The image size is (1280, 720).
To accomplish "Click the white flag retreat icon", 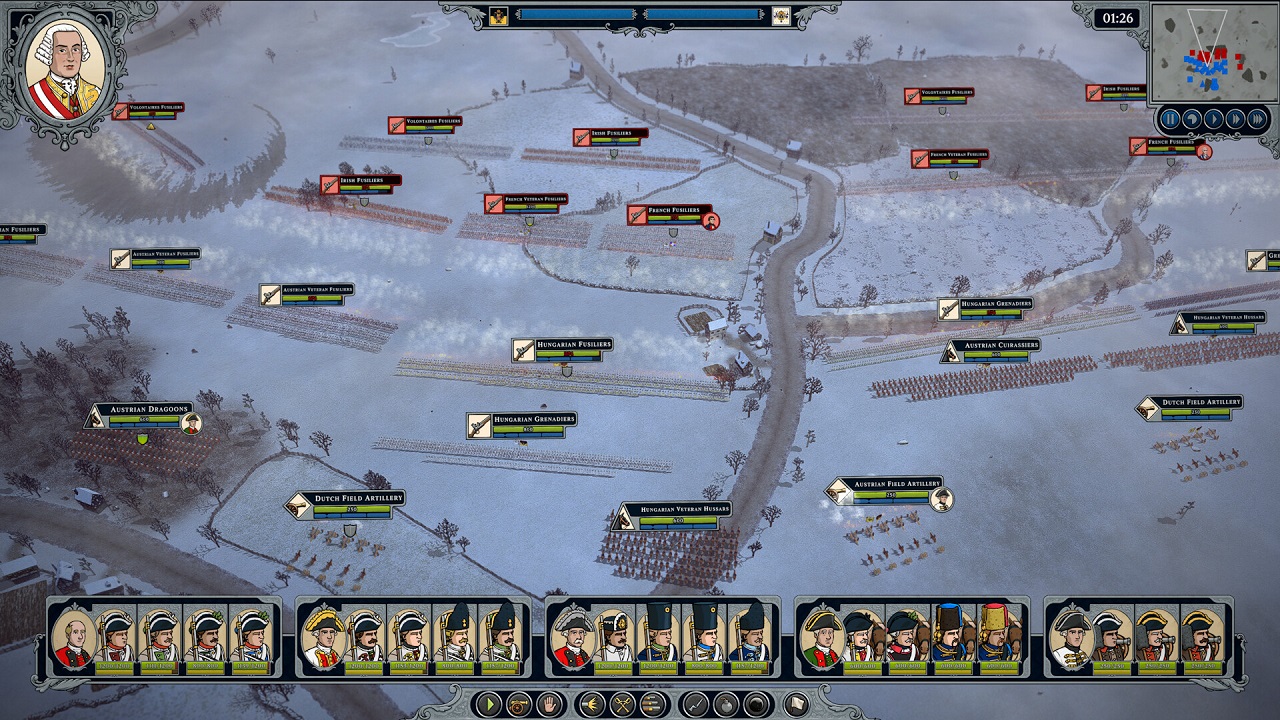I will [x=795, y=706].
